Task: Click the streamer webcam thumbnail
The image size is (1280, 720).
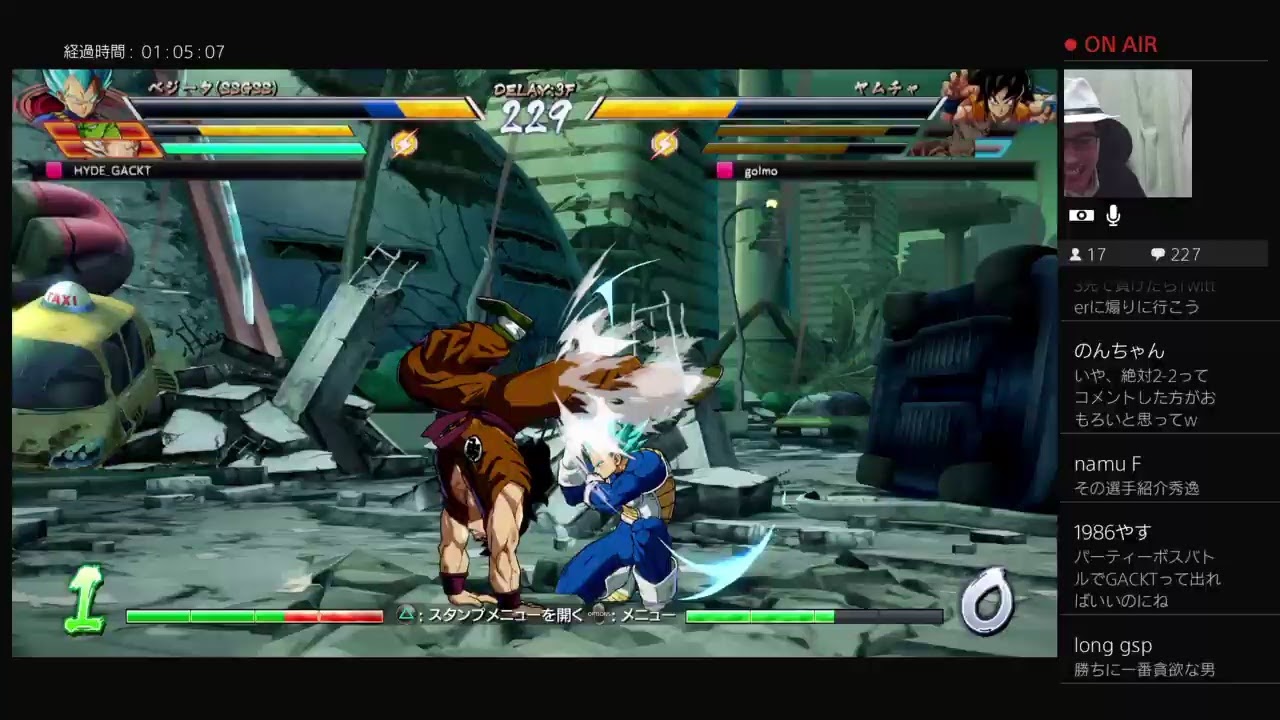Action: [1128, 133]
